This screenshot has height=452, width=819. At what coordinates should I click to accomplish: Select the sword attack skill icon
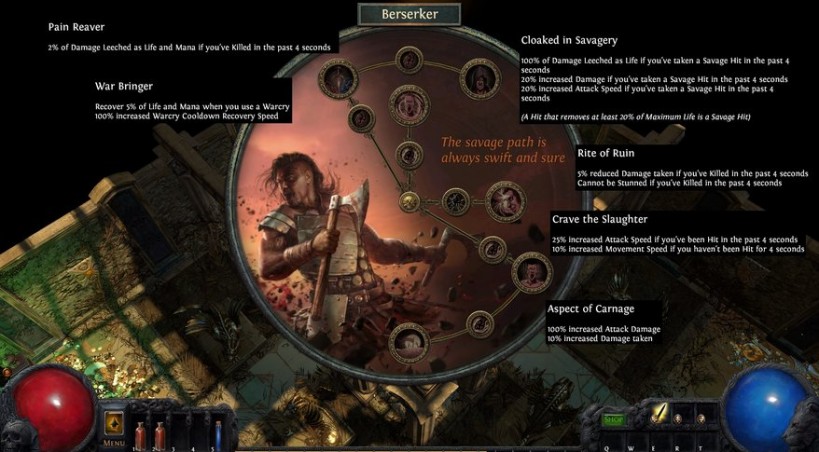[660, 414]
